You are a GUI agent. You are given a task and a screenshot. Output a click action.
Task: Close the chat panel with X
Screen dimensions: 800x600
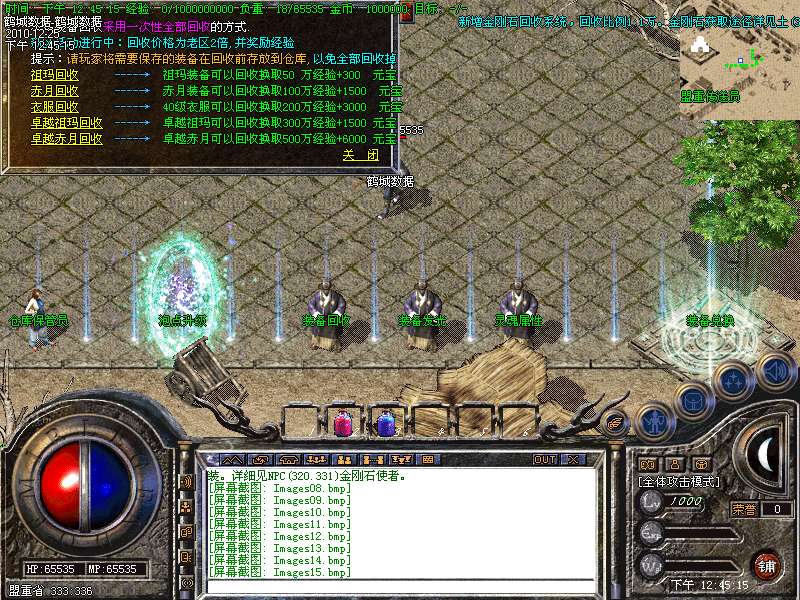pyautogui.click(x=573, y=459)
